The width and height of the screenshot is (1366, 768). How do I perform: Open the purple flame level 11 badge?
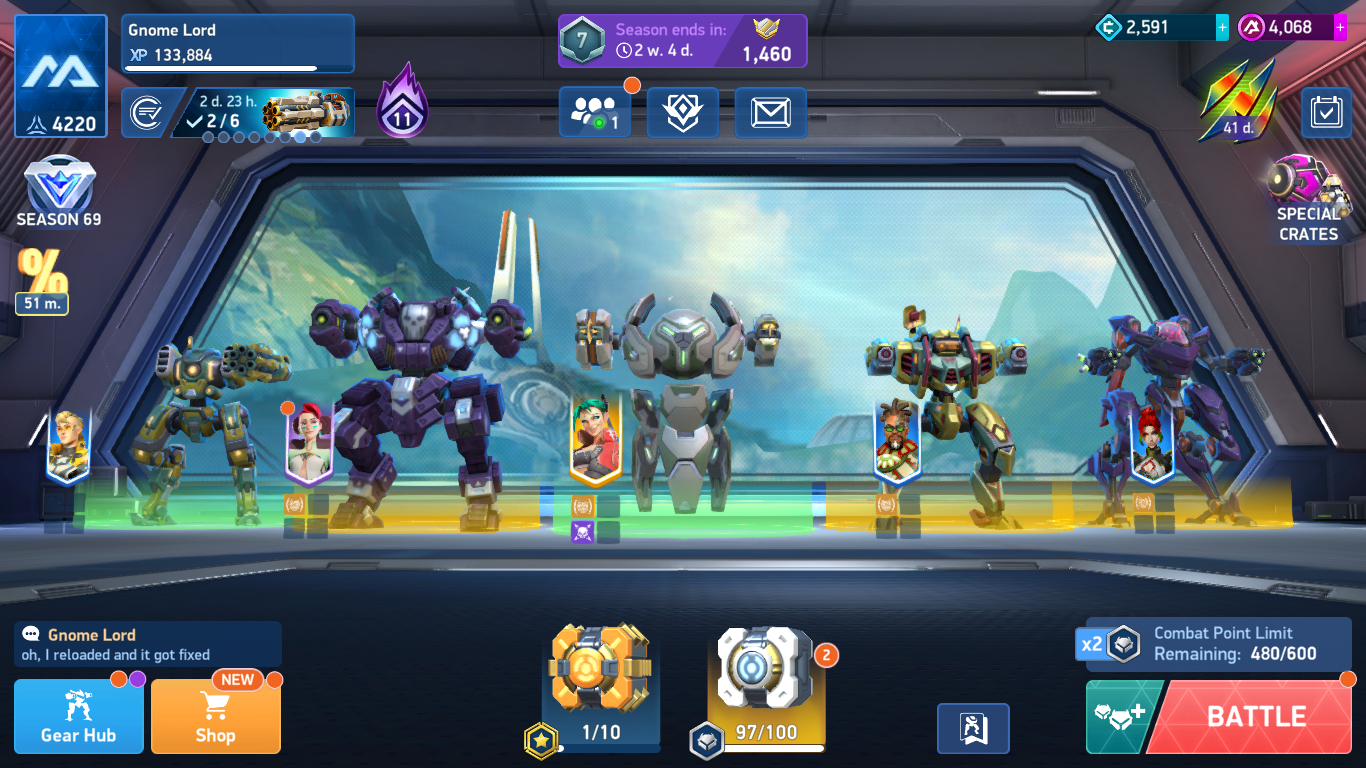tap(402, 102)
